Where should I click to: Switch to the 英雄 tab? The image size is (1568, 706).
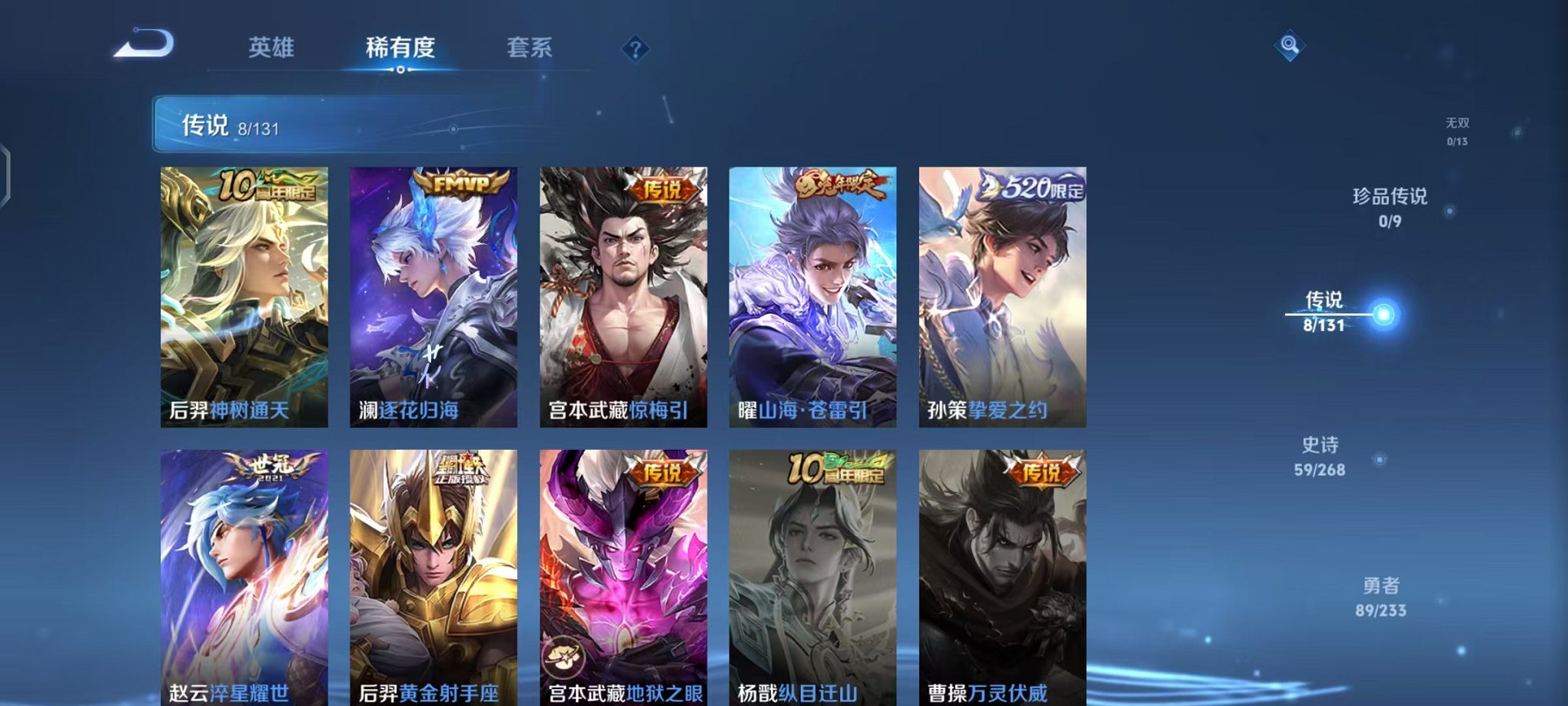coord(271,46)
